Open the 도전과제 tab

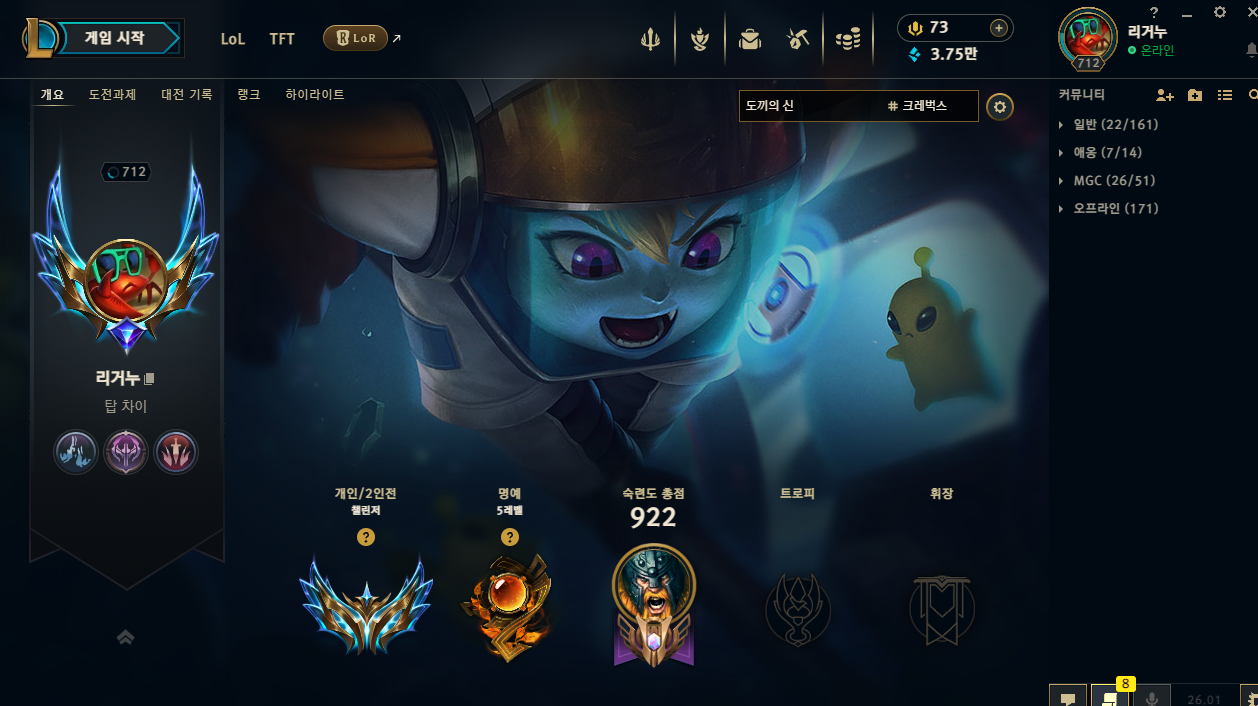[112, 95]
